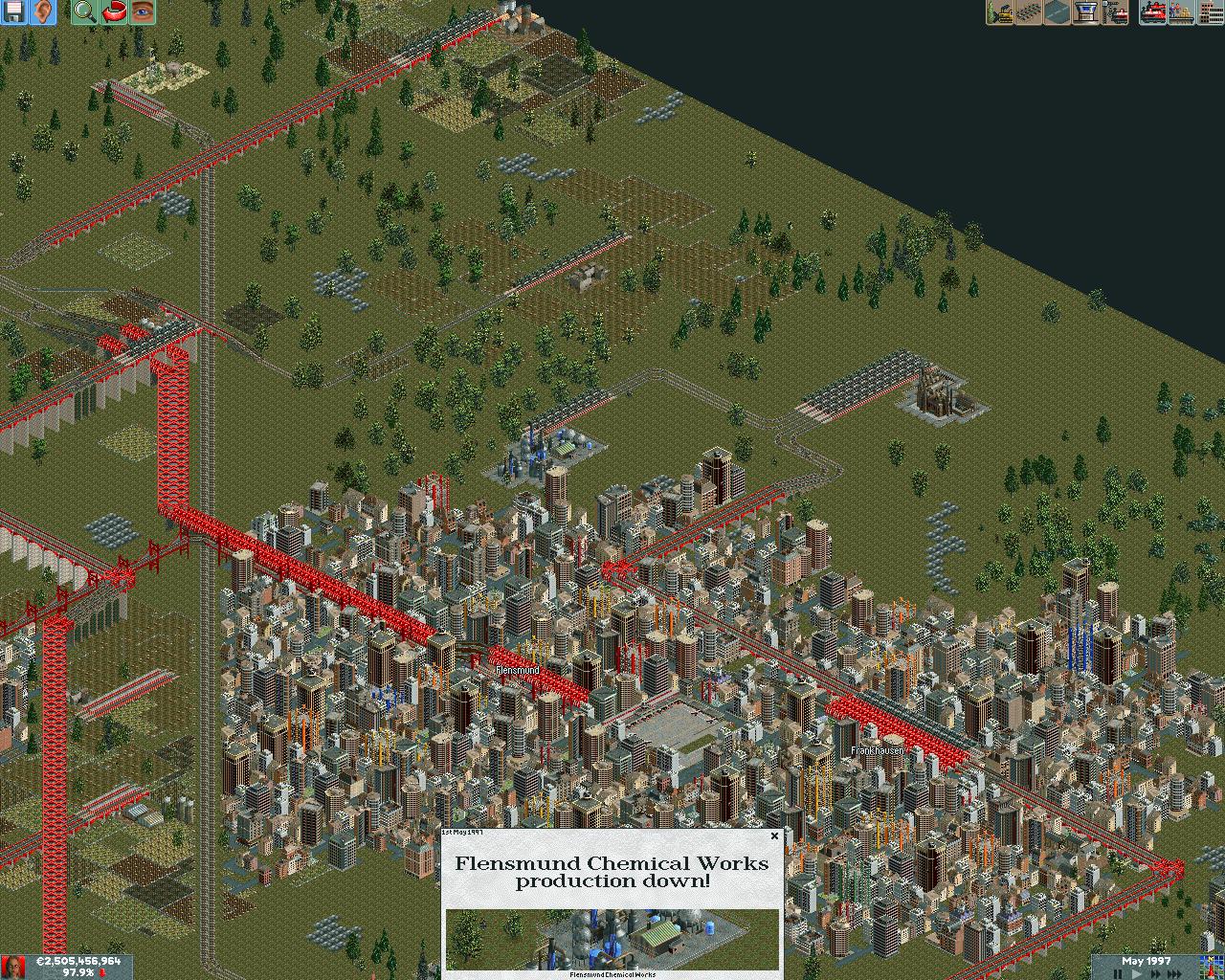Image resolution: width=1225 pixels, height=980 pixels.
Task: Pause the game
Action: (1117, 973)
